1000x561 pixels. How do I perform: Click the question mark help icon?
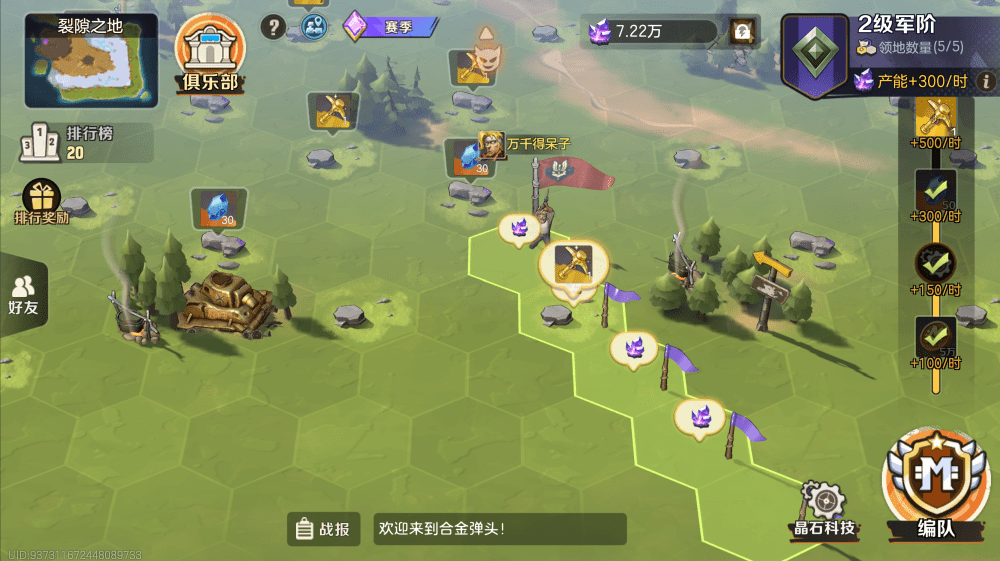pyautogui.click(x=273, y=27)
